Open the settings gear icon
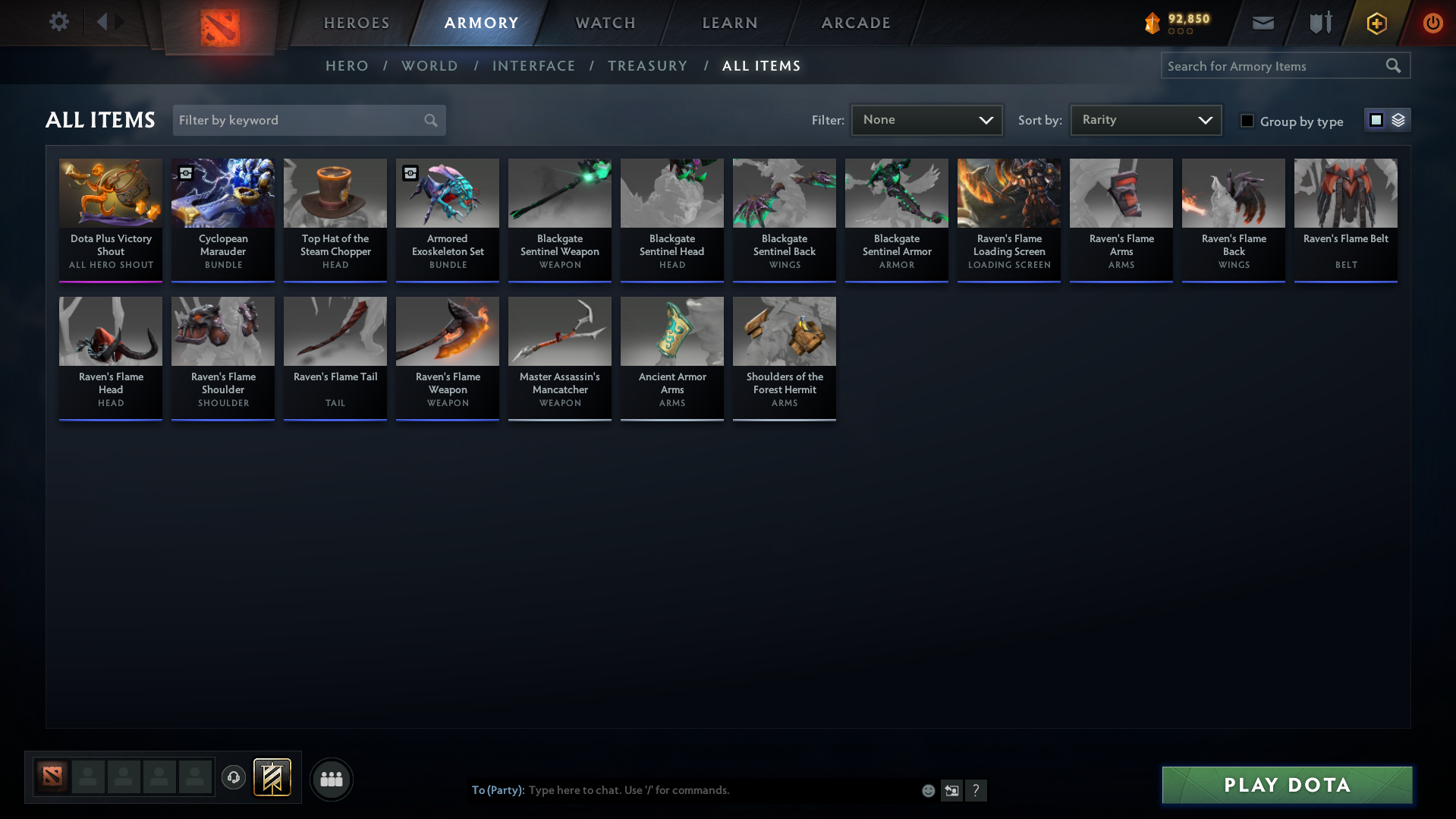 [x=59, y=22]
